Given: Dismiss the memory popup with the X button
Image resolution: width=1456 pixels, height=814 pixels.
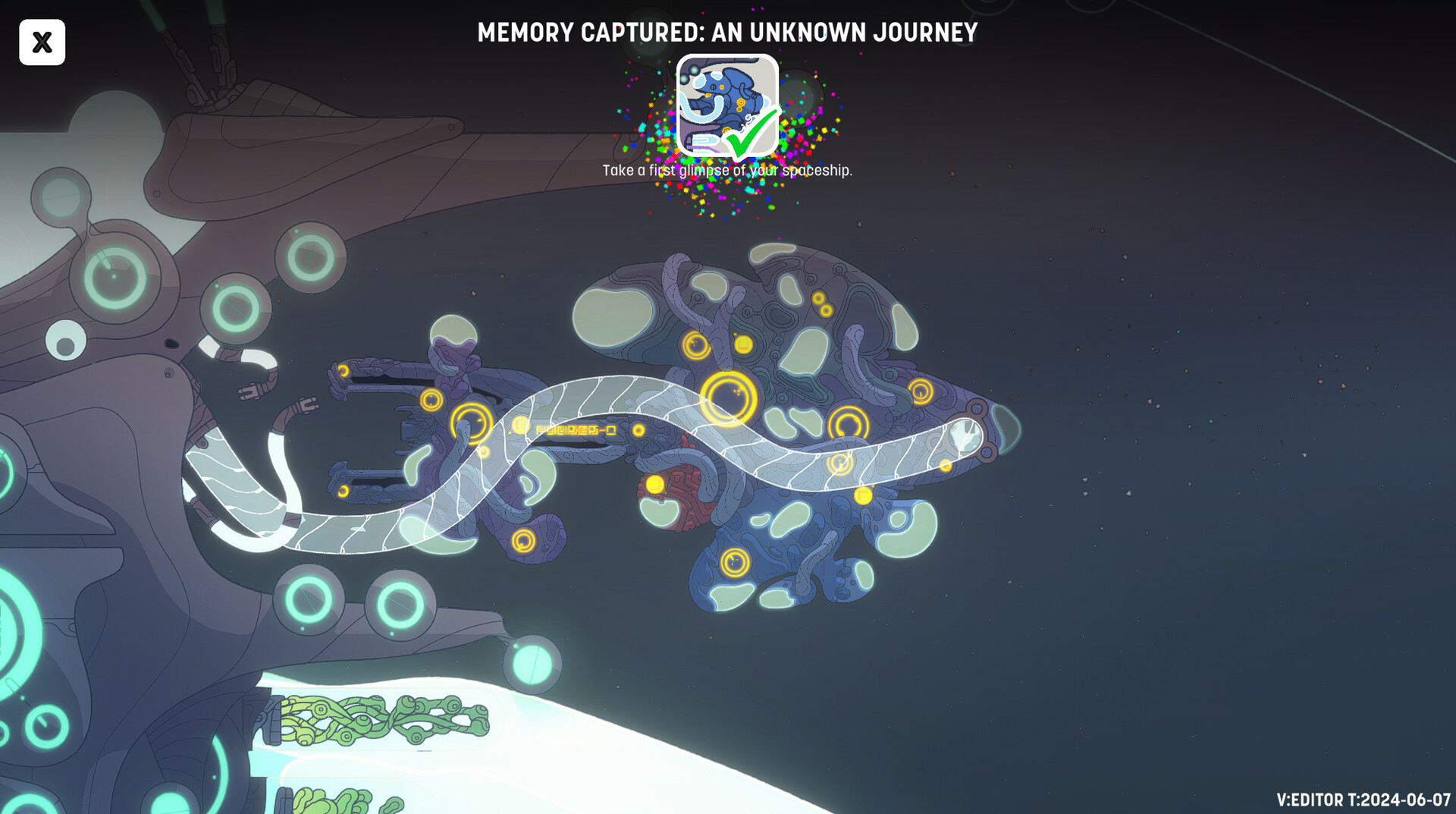Looking at the screenshot, I should point(42,42).
